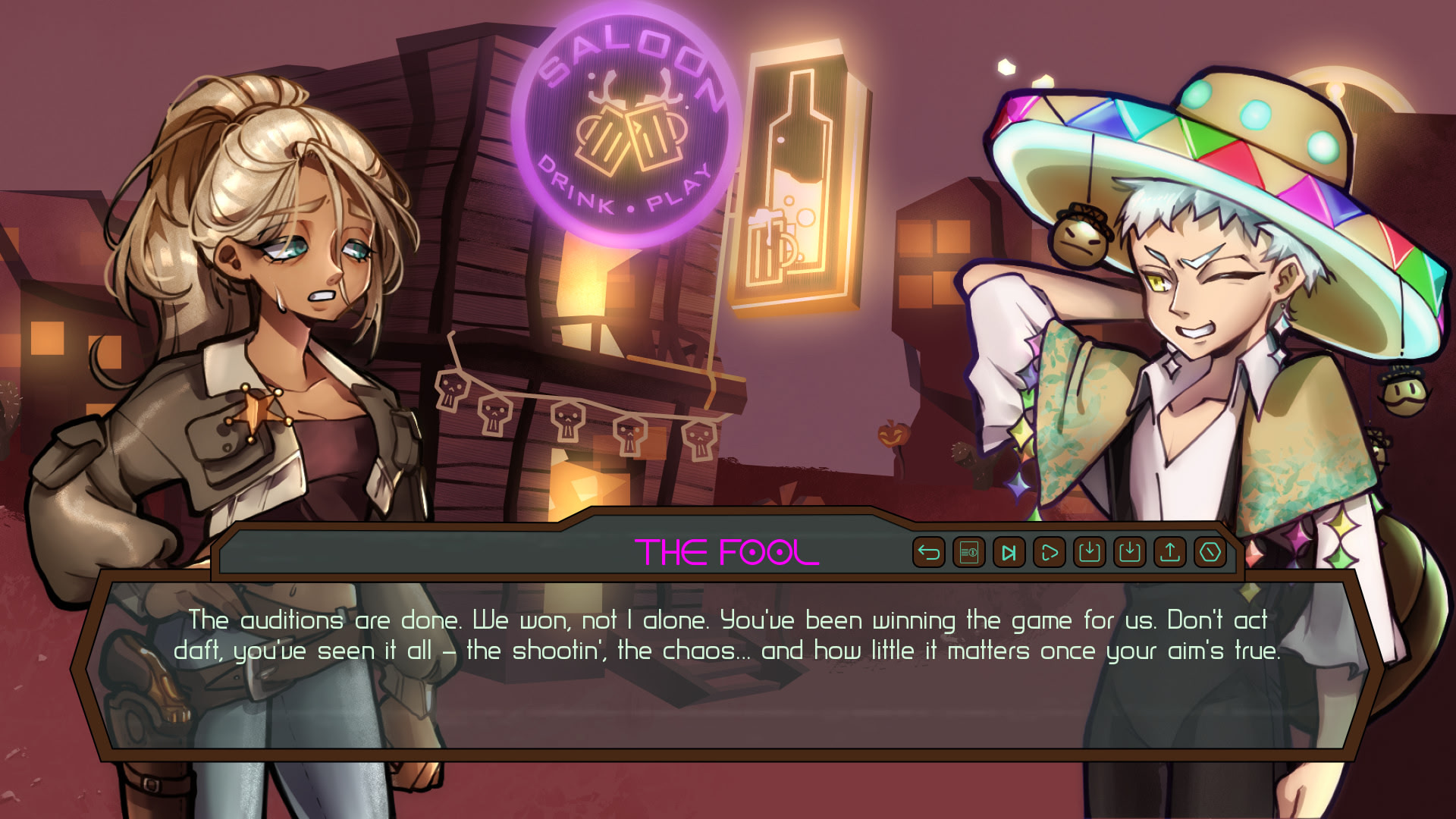Open the dialogue history log
This screenshot has height=819, width=1456.
tap(968, 552)
